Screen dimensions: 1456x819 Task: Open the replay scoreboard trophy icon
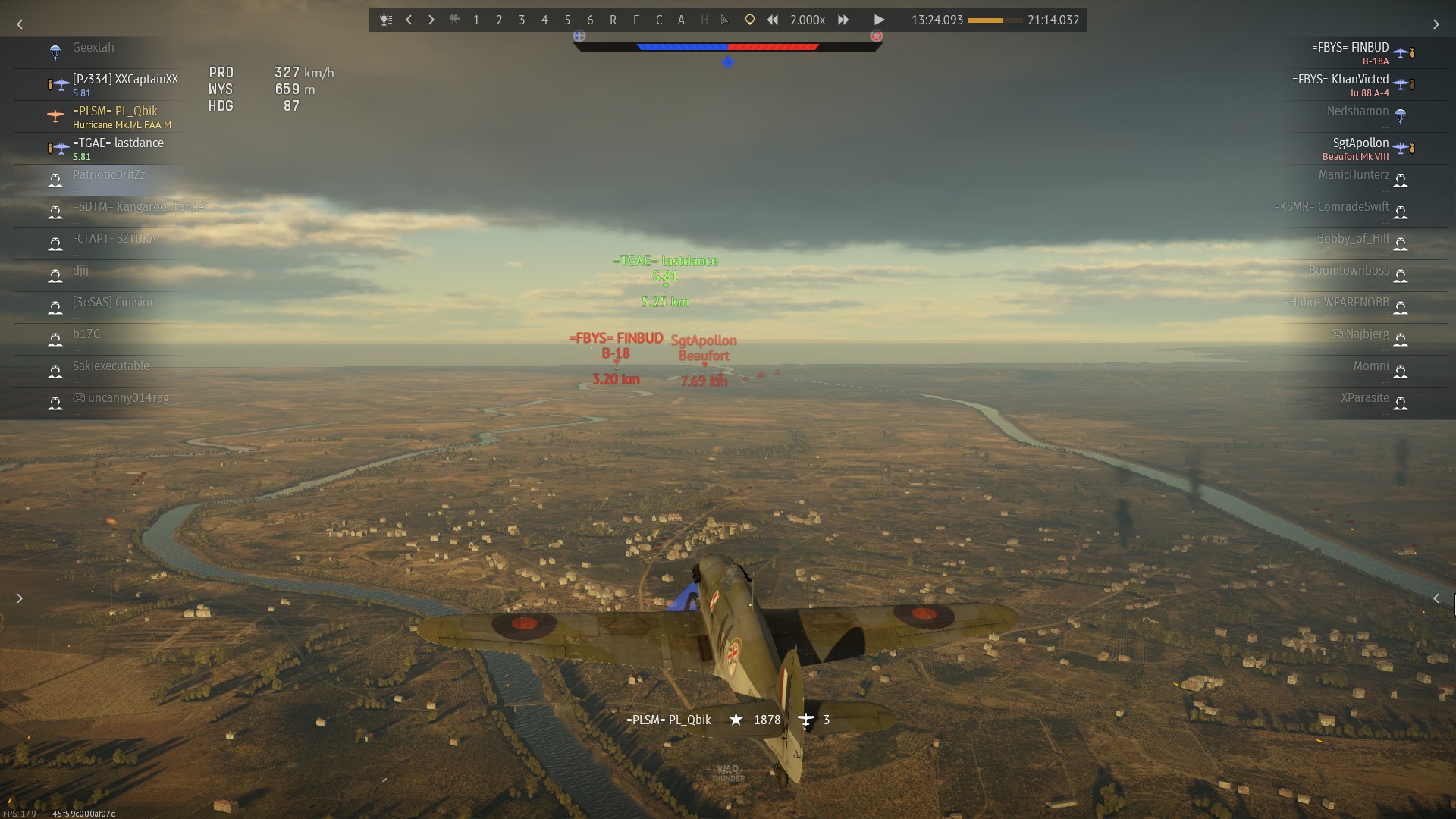coord(386,20)
